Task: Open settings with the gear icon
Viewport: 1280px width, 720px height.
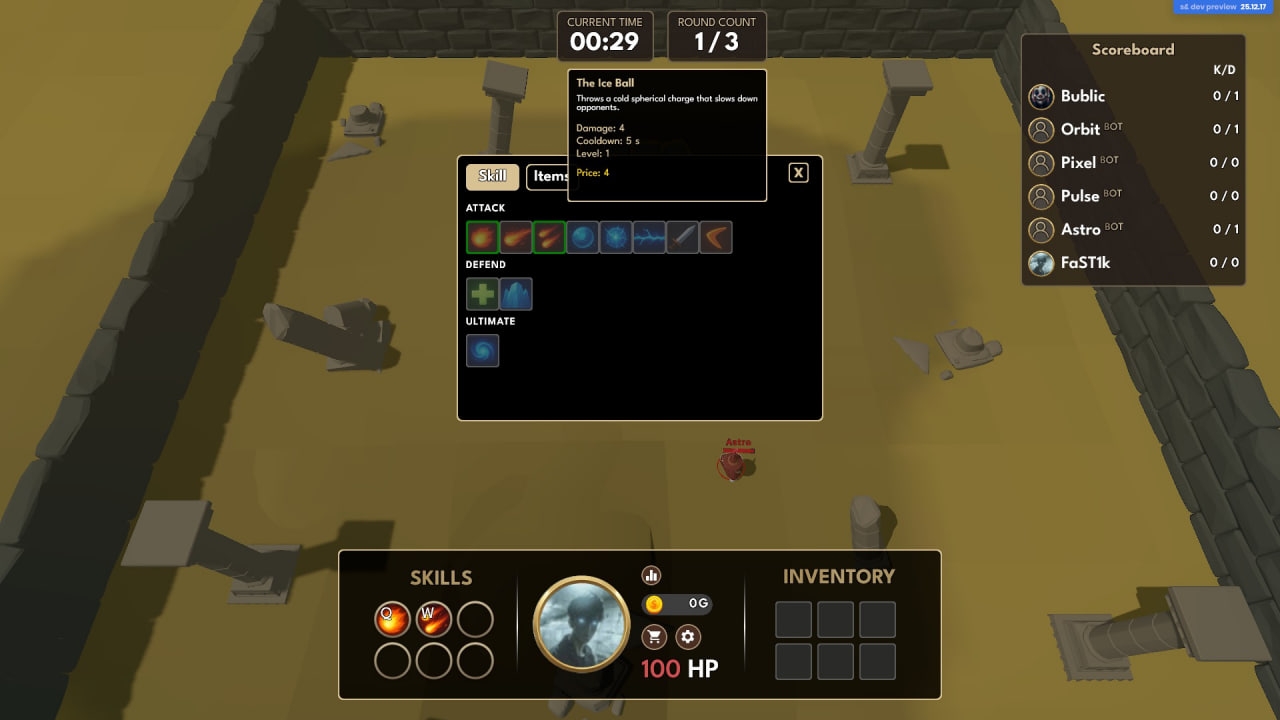Action: (x=687, y=636)
